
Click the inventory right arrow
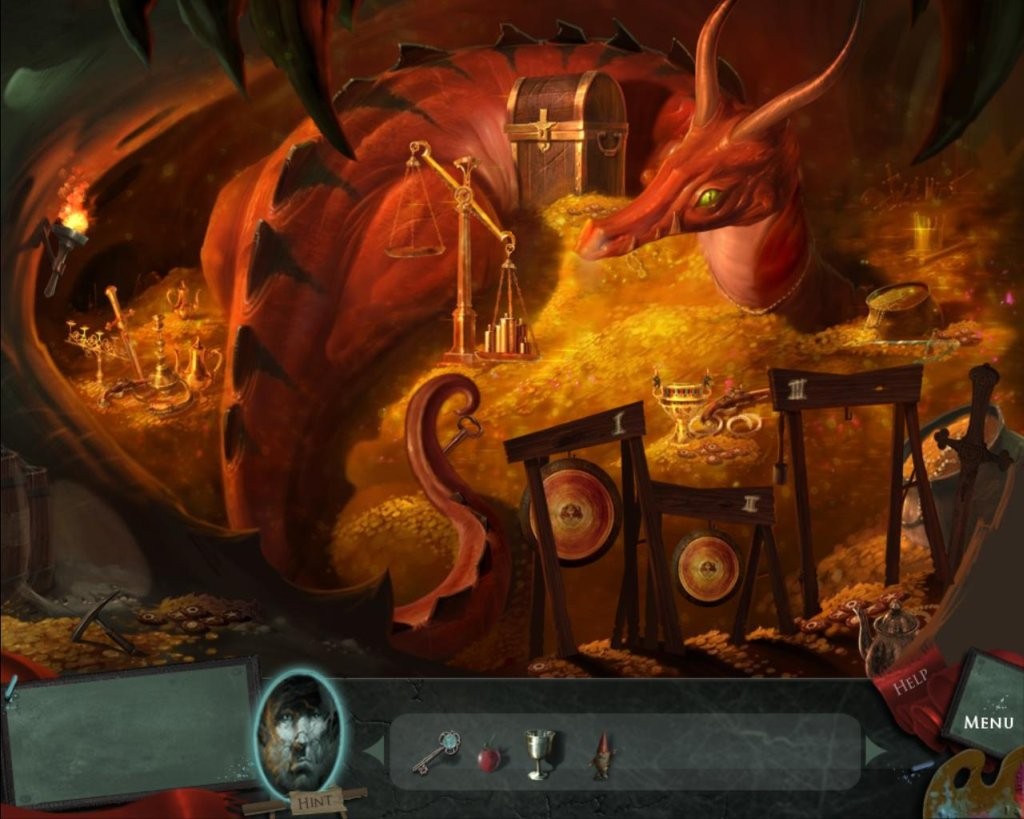(877, 750)
